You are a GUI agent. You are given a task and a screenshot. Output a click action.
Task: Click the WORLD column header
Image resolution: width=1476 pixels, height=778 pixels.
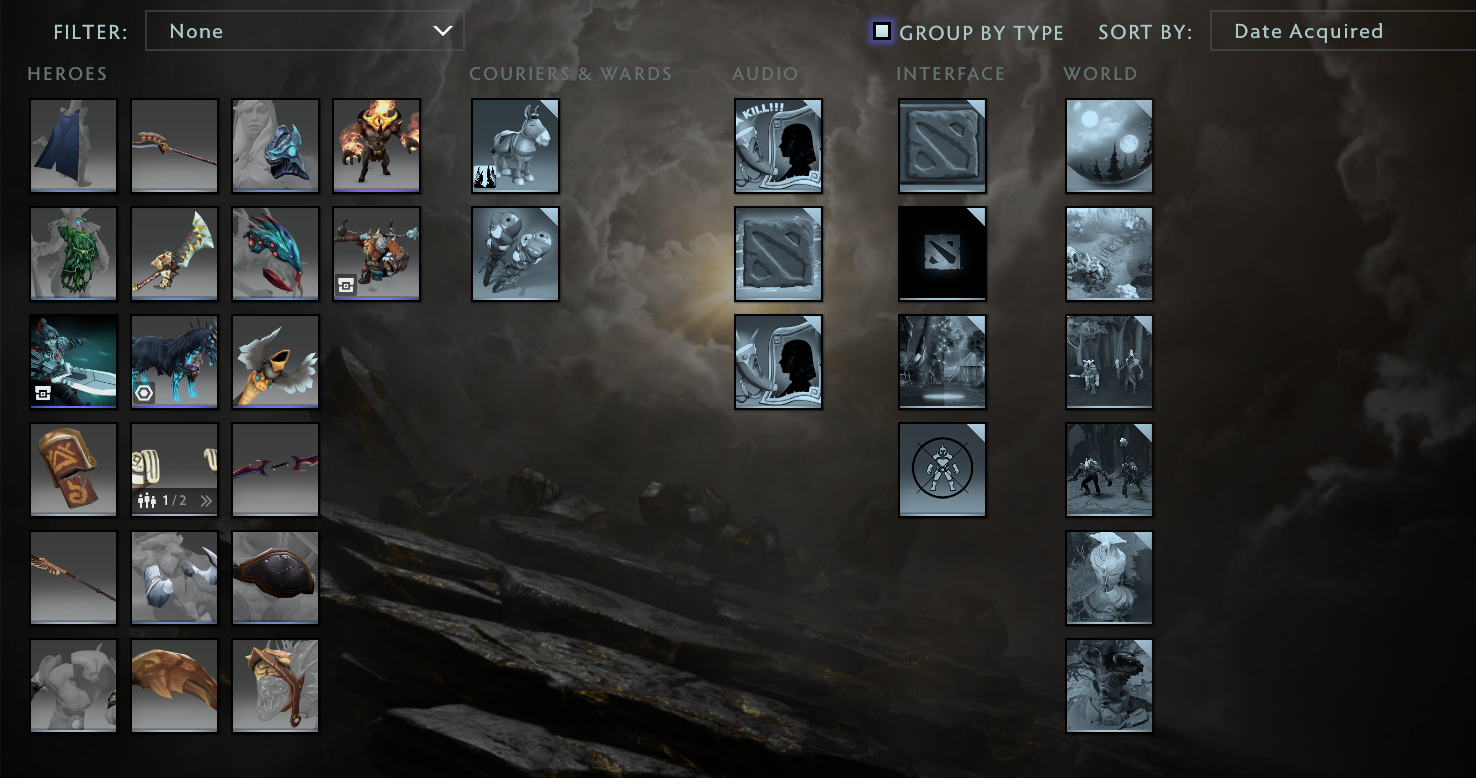(1100, 73)
